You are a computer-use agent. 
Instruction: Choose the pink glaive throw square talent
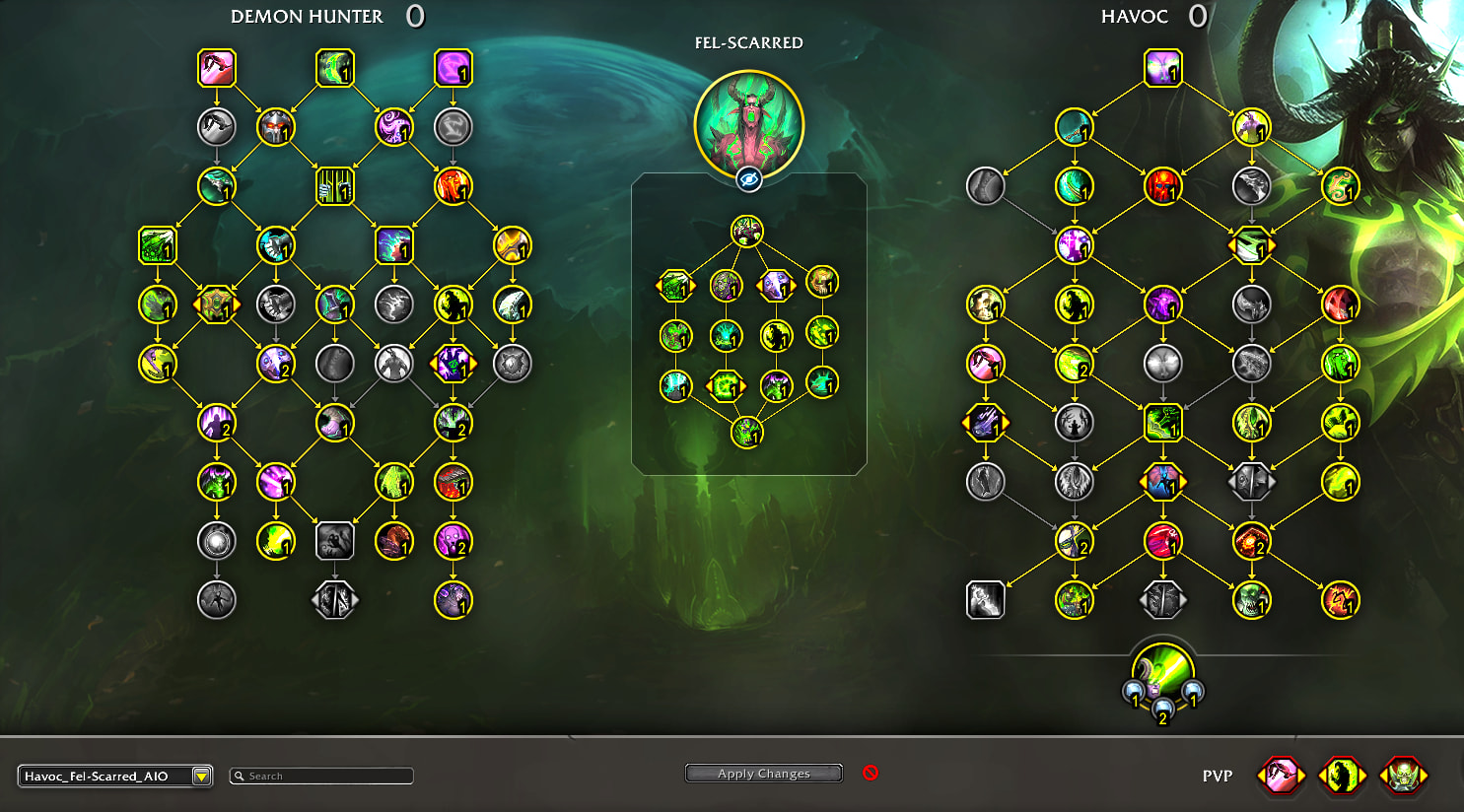217,68
